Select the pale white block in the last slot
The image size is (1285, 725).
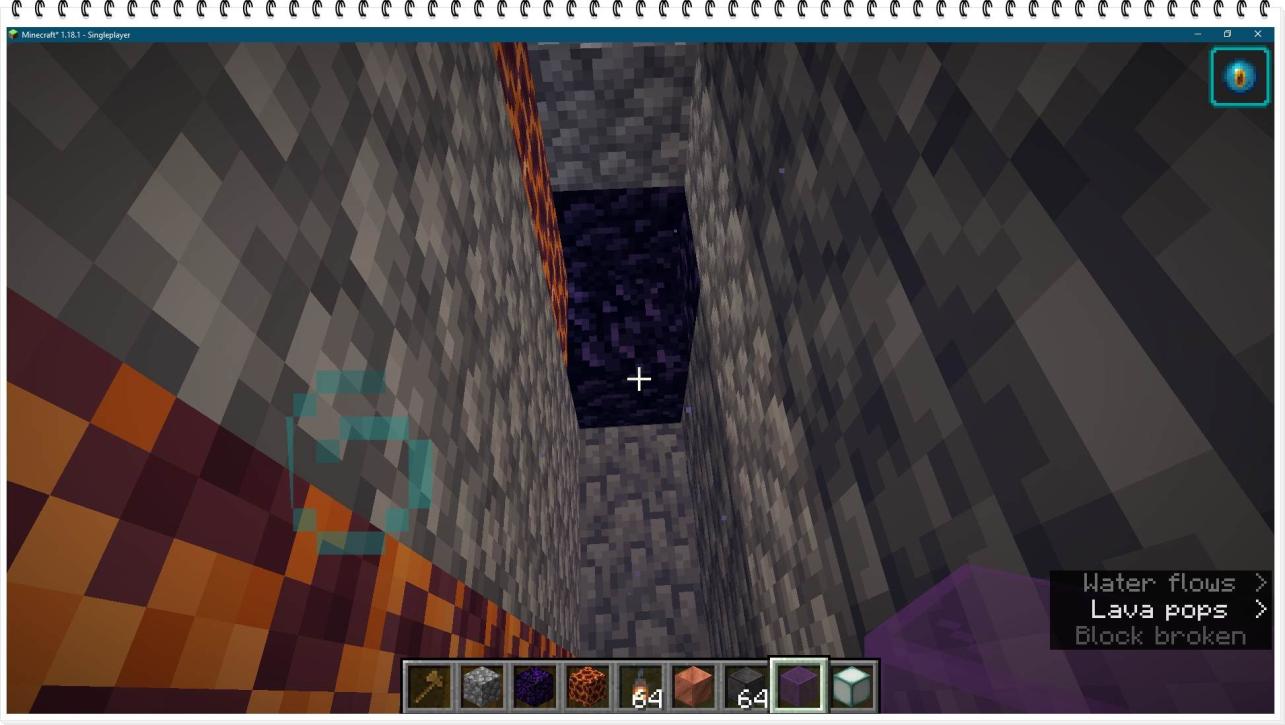(x=852, y=687)
